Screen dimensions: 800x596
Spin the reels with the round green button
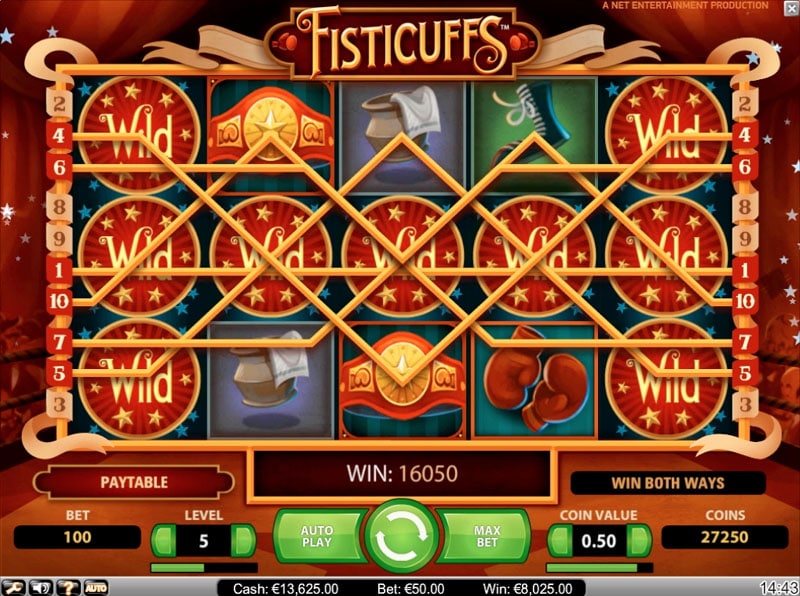pyautogui.click(x=401, y=536)
